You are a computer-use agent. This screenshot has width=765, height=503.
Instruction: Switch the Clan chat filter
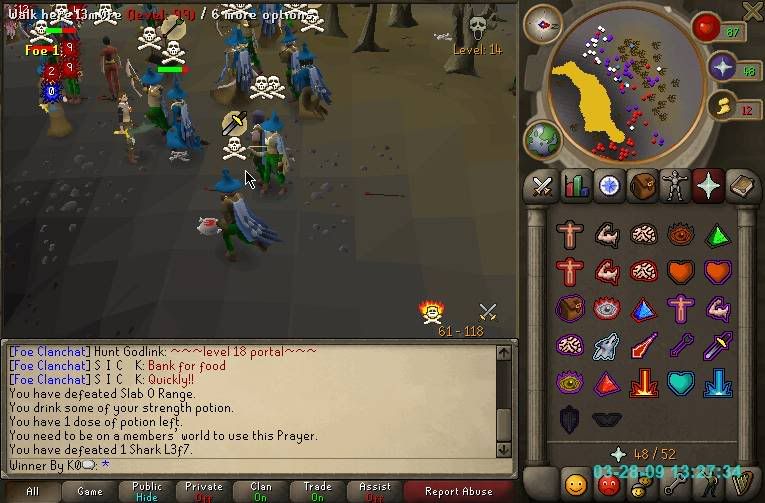(261, 491)
